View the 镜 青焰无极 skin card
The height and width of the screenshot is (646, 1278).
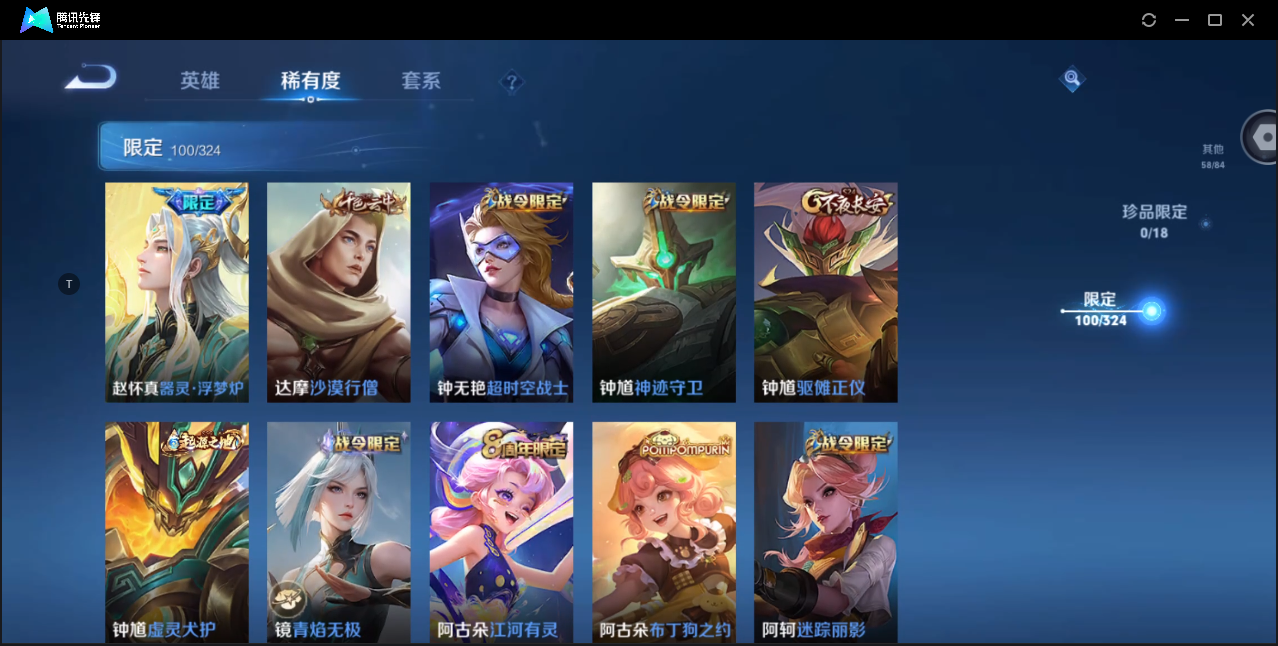[x=339, y=532]
